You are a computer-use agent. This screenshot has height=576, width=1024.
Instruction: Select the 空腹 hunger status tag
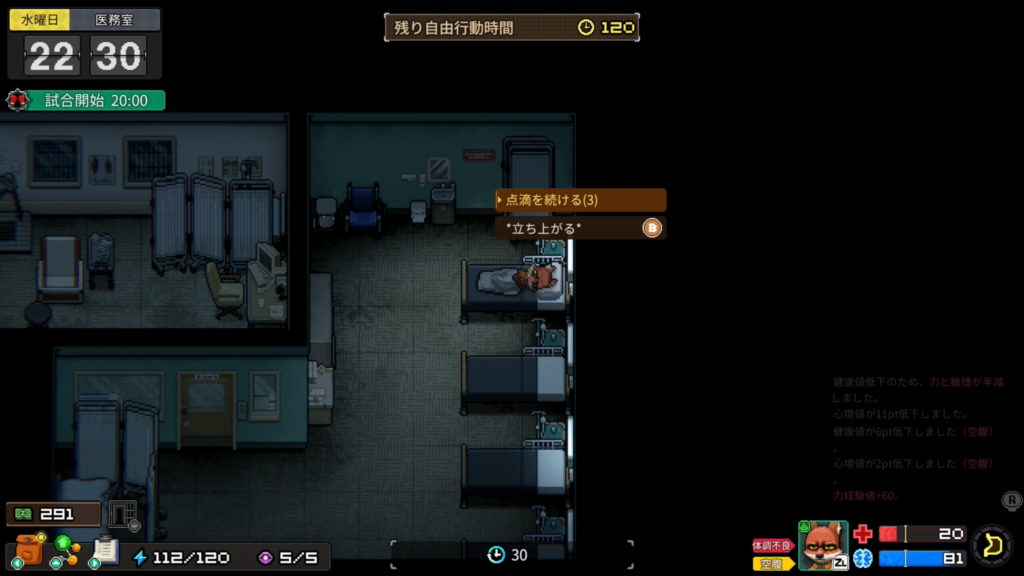pyautogui.click(x=772, y=563)
